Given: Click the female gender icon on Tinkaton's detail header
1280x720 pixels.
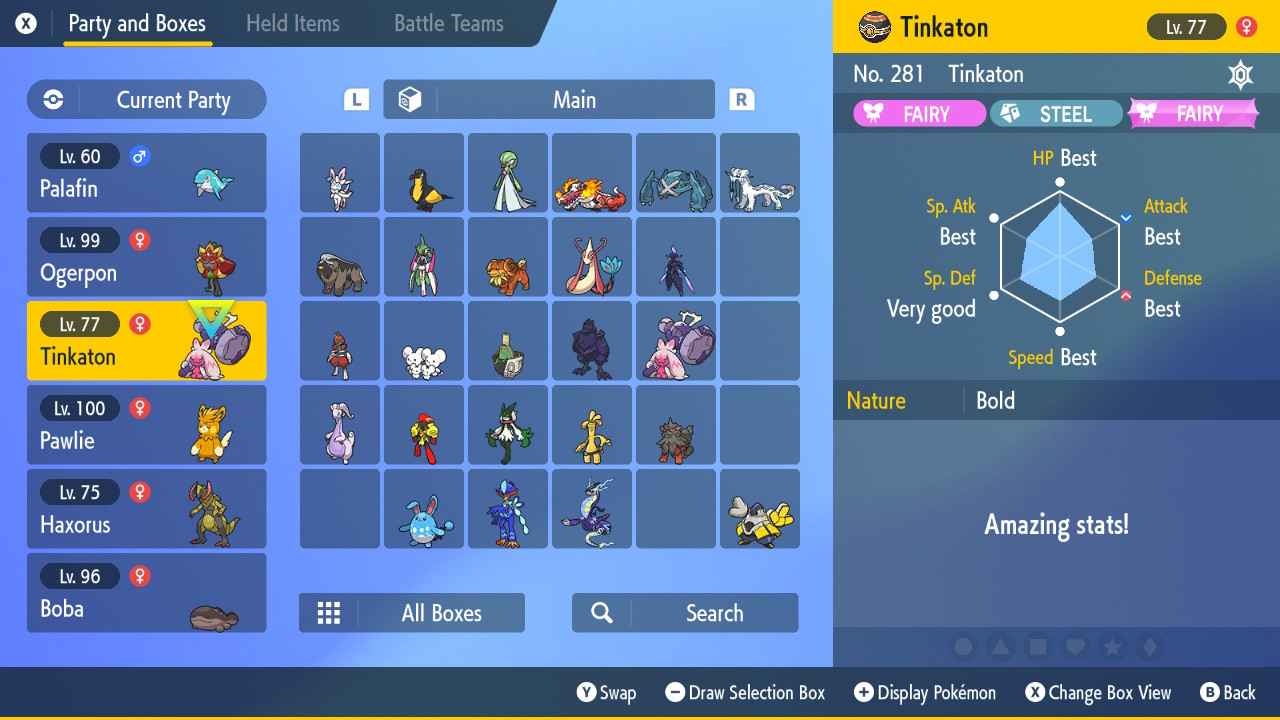Looking at the screenshot, I should point(1248,27).
